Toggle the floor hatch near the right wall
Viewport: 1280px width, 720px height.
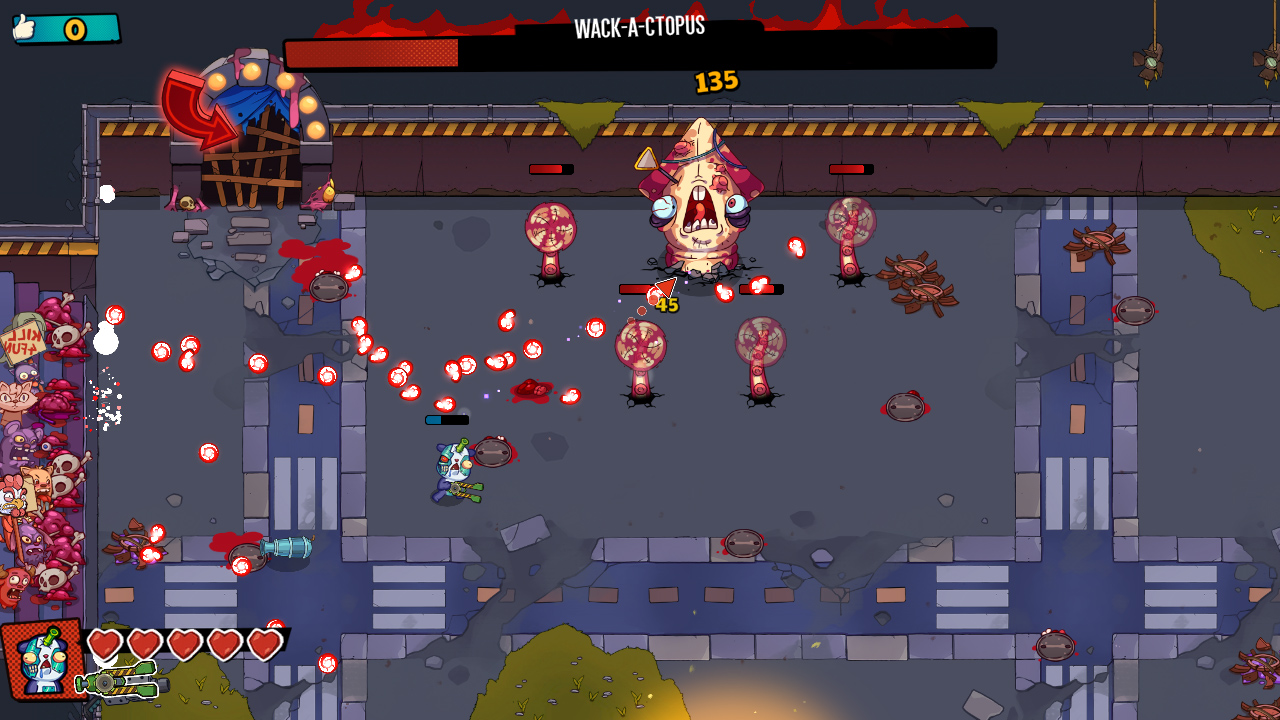1133,309
